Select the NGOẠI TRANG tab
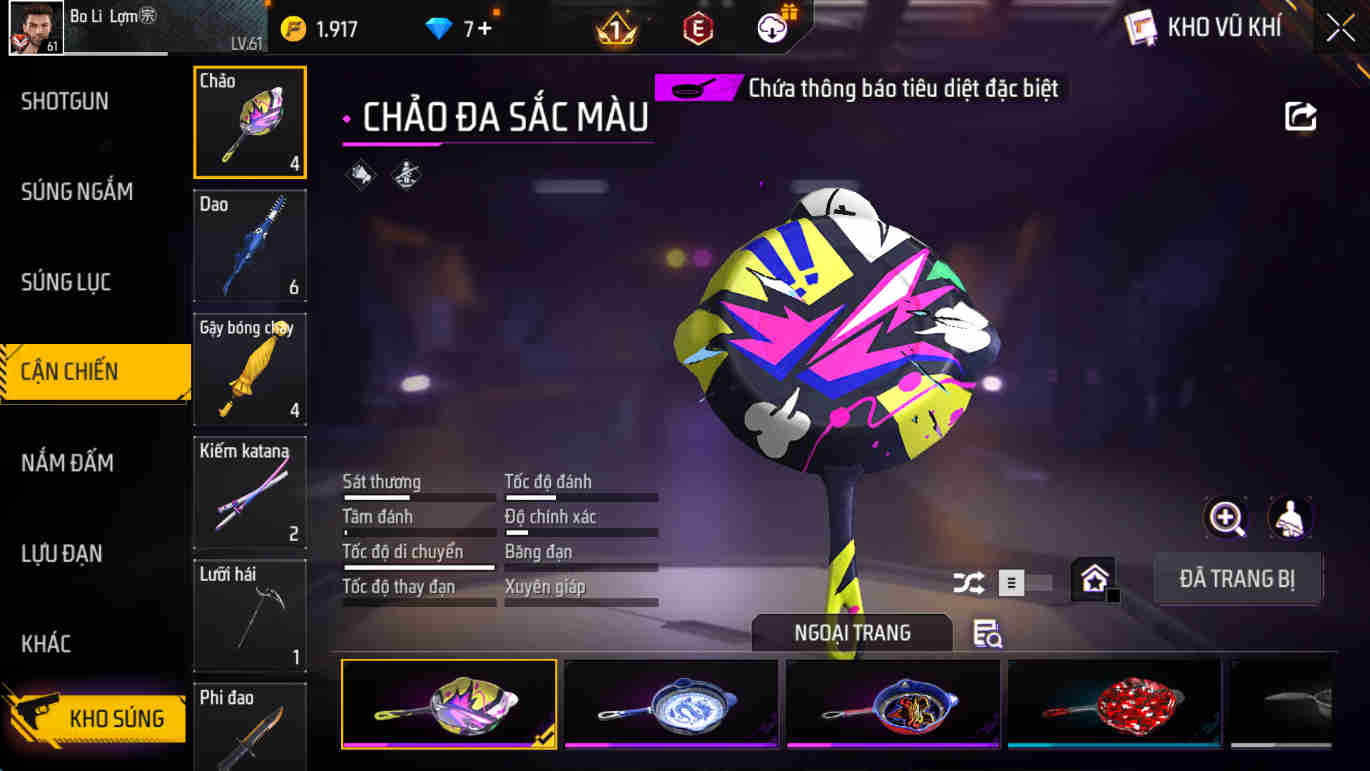 click(x=852, y=633)
